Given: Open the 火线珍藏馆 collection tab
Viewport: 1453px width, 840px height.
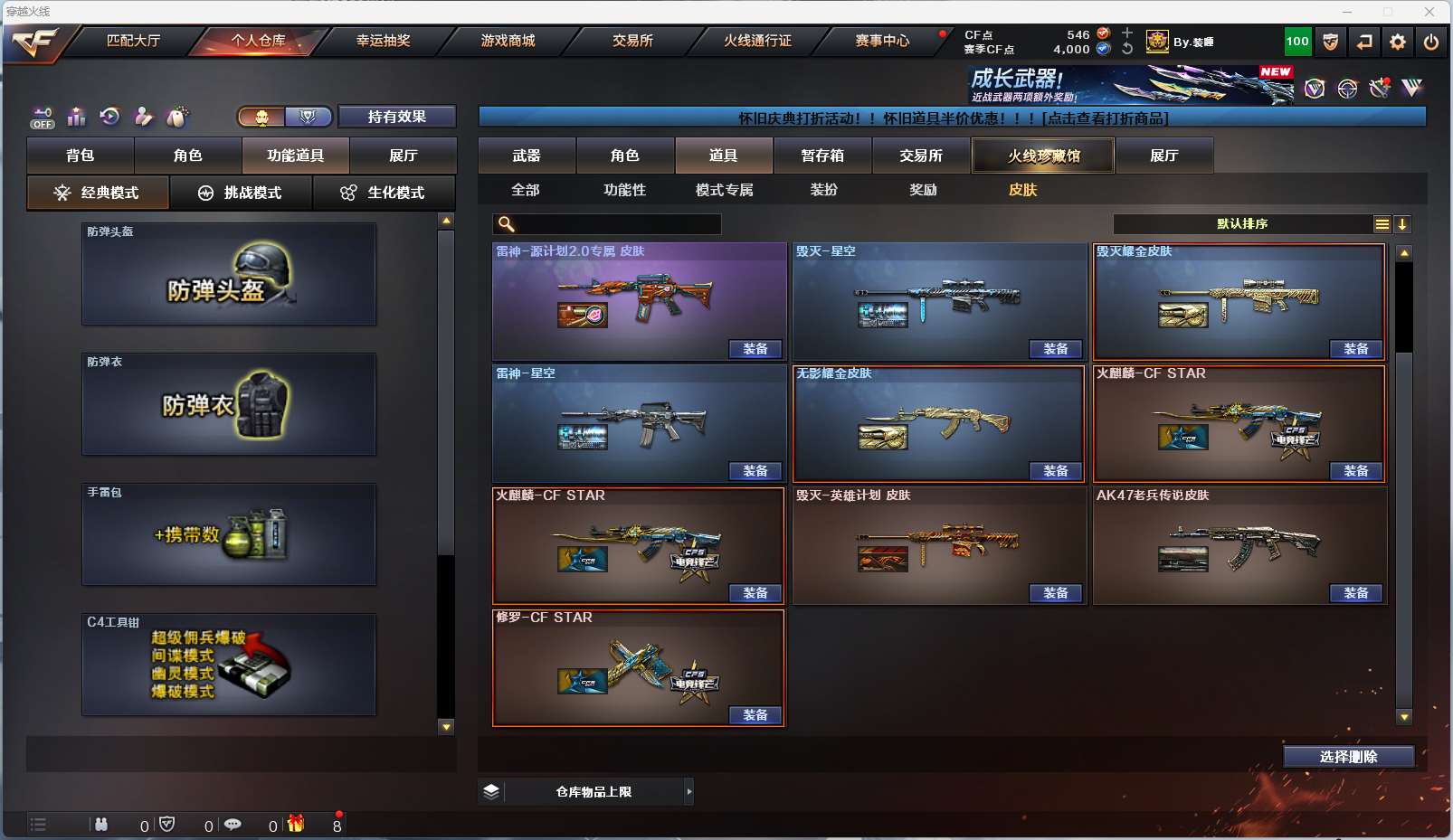Looking at the screenshot, I should pyautogui.click(x=1043, y=156).
